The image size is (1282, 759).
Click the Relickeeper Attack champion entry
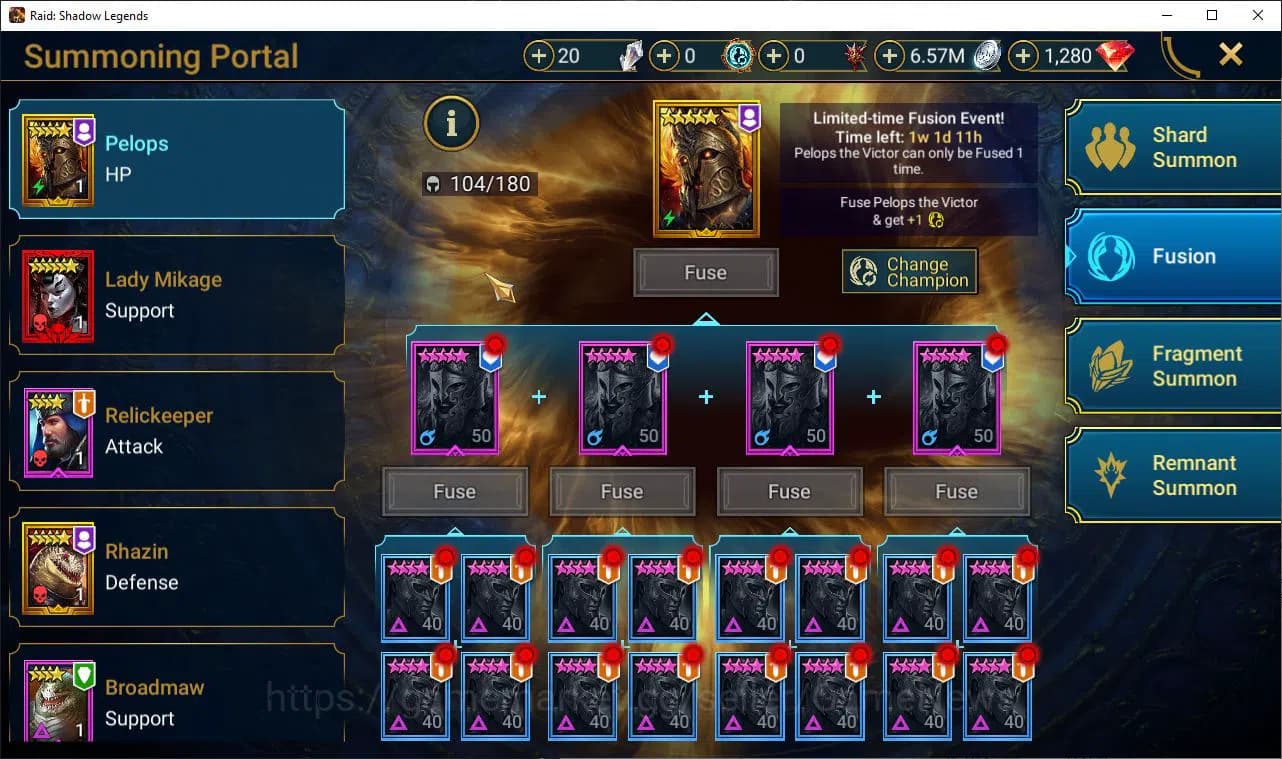click(176, 432)
